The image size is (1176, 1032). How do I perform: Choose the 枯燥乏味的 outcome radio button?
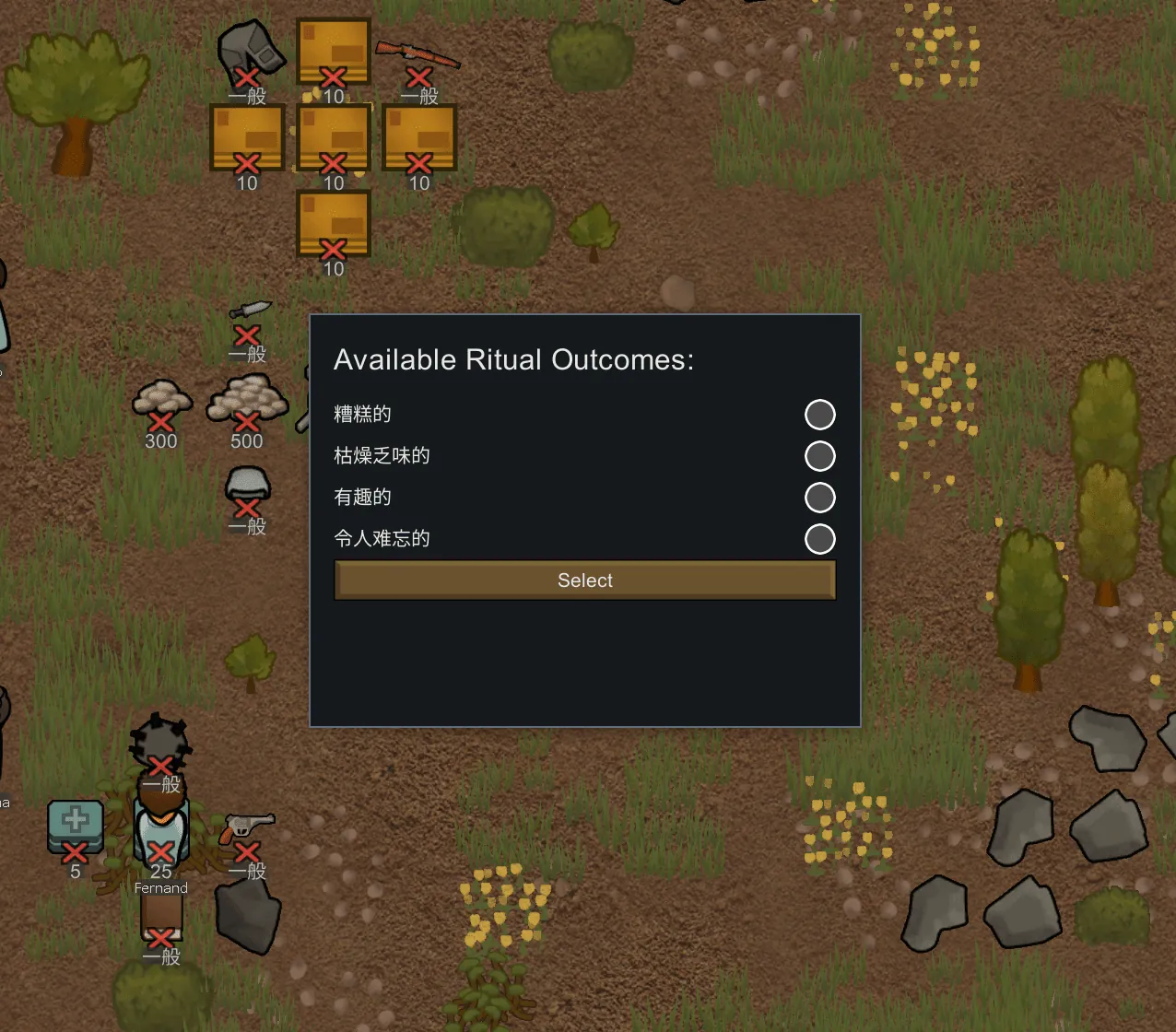[819, 456]
